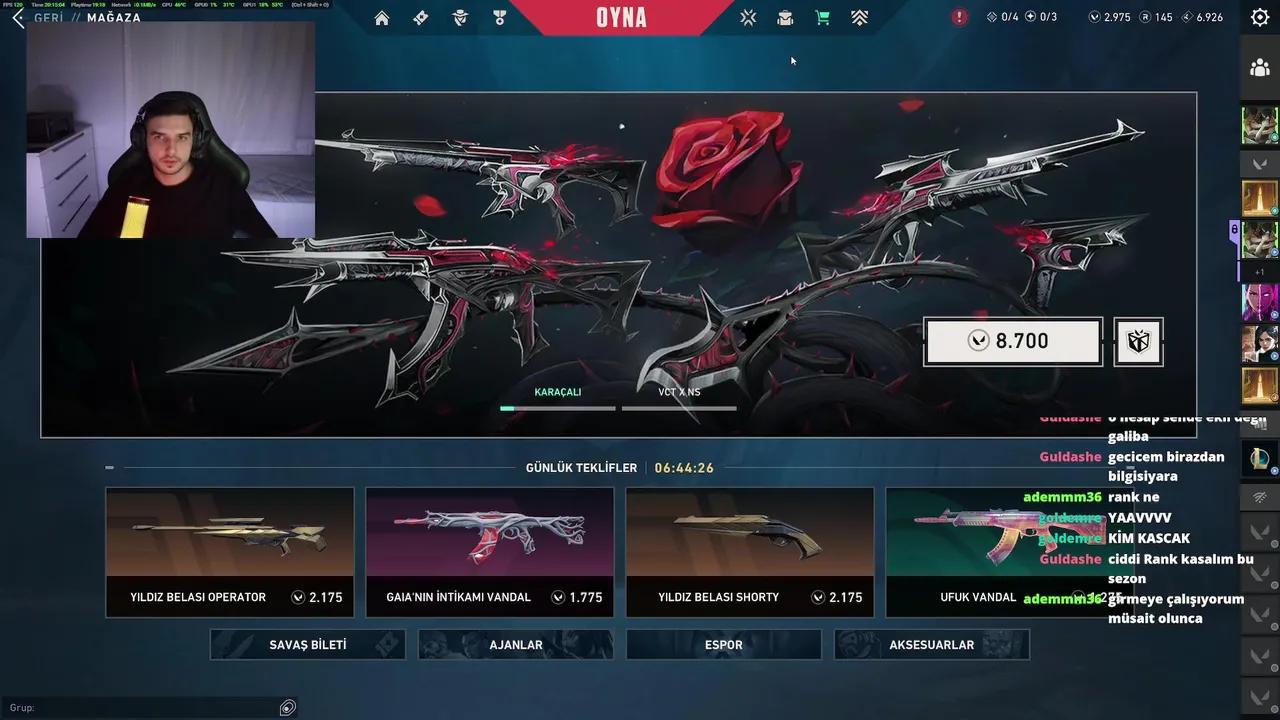Image resolution: width=1280 pixels, height=720 pixels.
Task: Open the Progression ranks icon
Action: pyautogui.click(x=859, y=17)
